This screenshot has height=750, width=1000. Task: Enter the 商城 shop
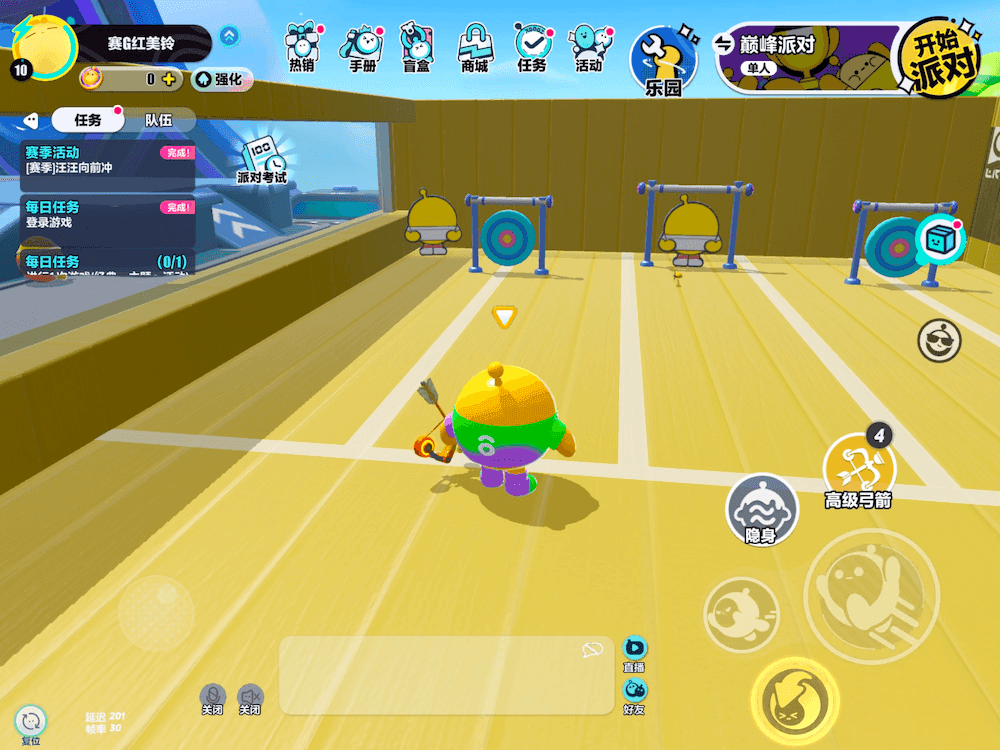[x=475, y=48]
